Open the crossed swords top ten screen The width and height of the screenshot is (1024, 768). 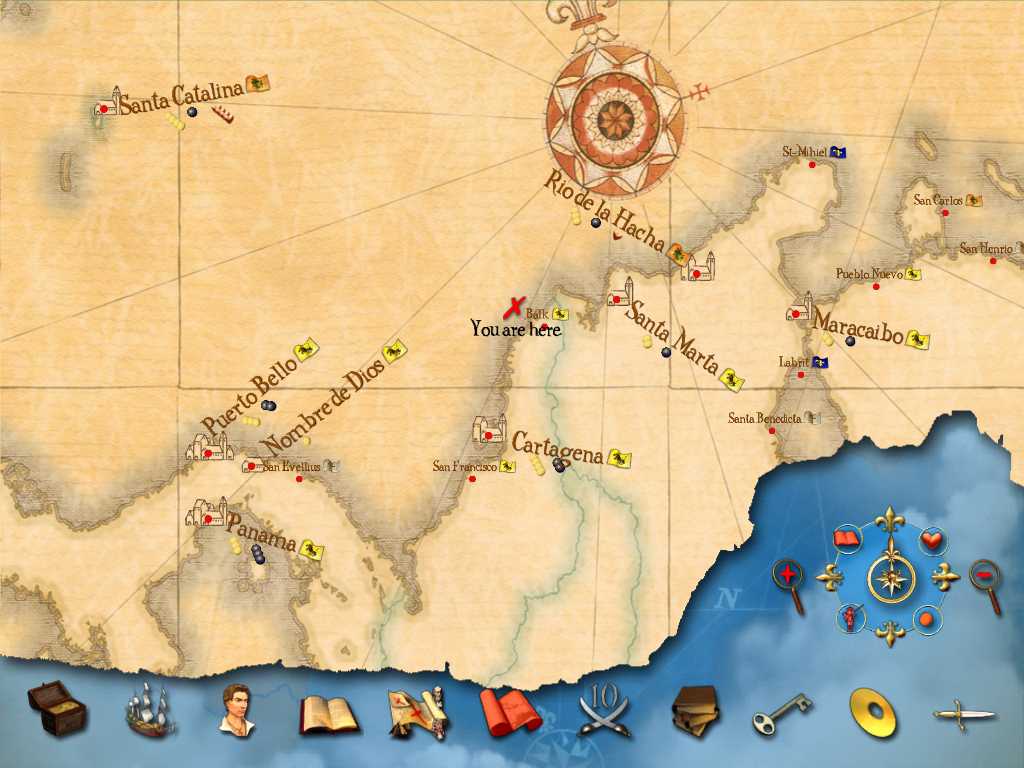pos(603,711)
